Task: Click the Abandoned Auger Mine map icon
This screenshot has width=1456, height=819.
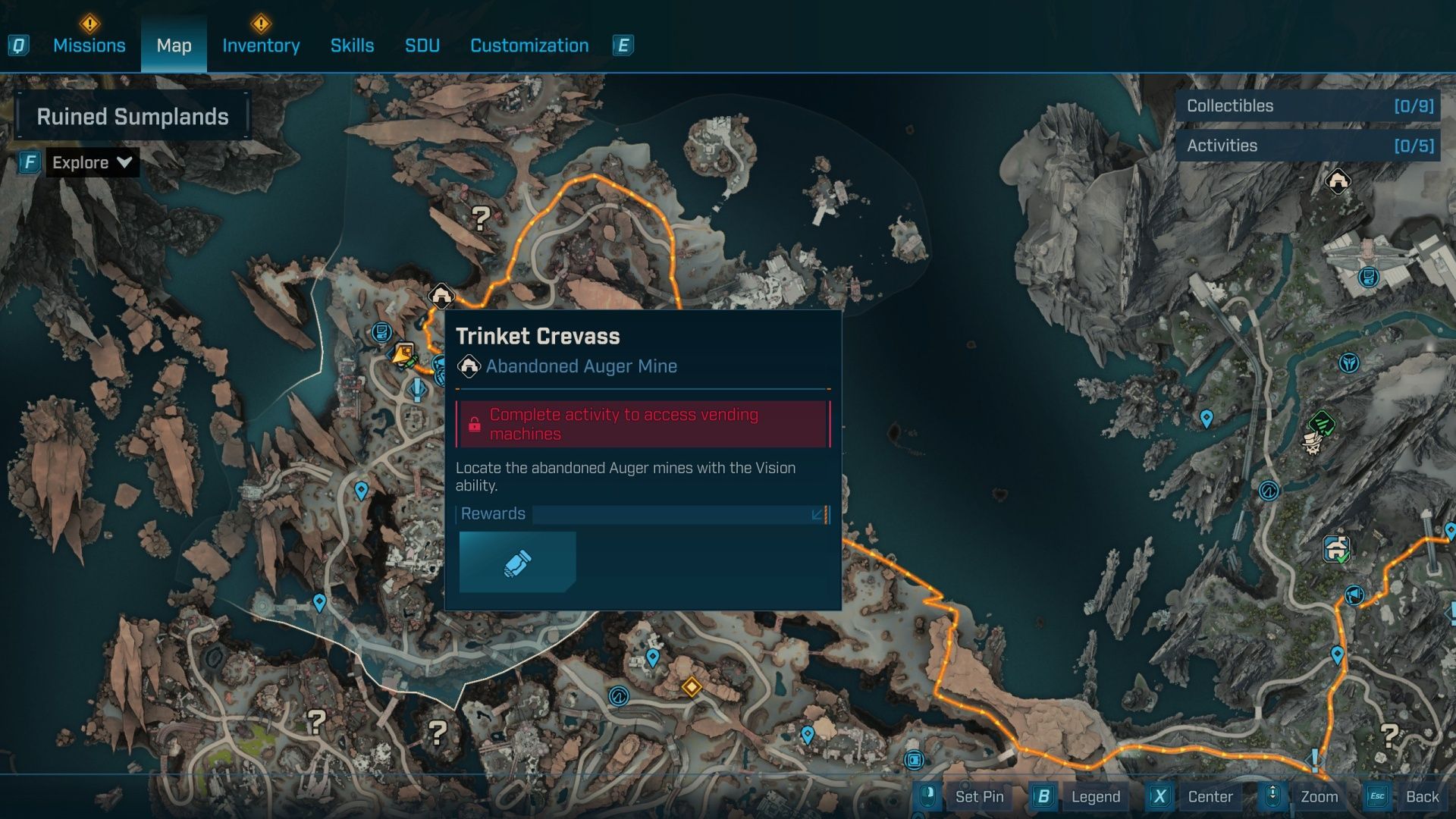Action: pyautogui.click(x=441, y=295)
